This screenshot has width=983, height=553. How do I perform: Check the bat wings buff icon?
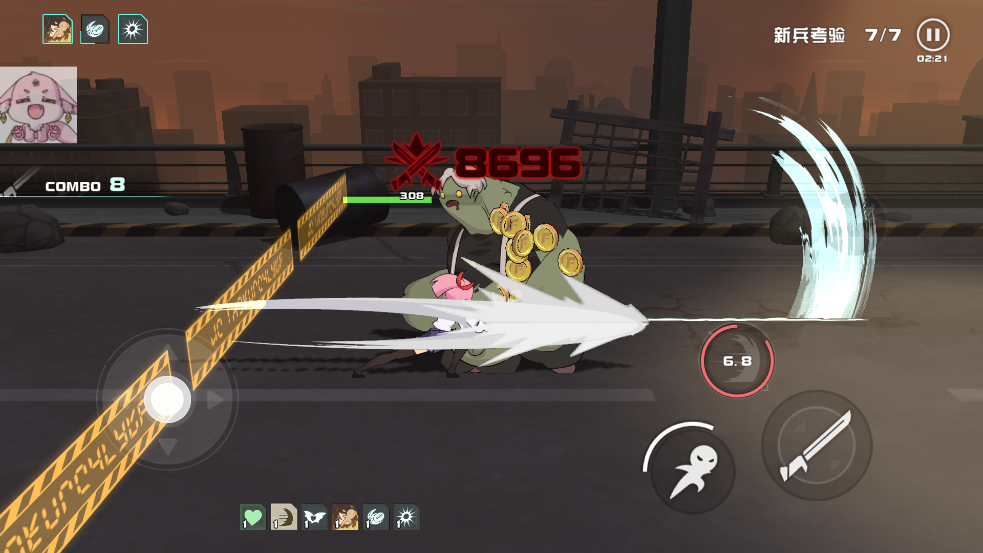[315, 517]
